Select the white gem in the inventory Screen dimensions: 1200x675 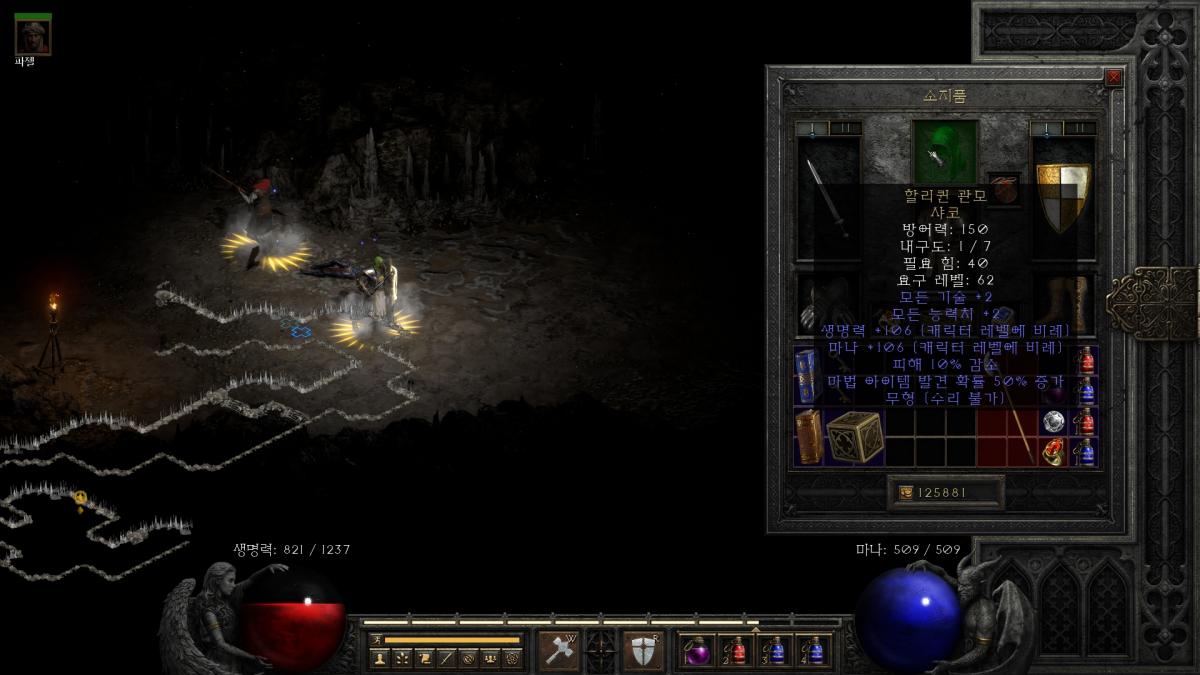tap(1052, 422)
